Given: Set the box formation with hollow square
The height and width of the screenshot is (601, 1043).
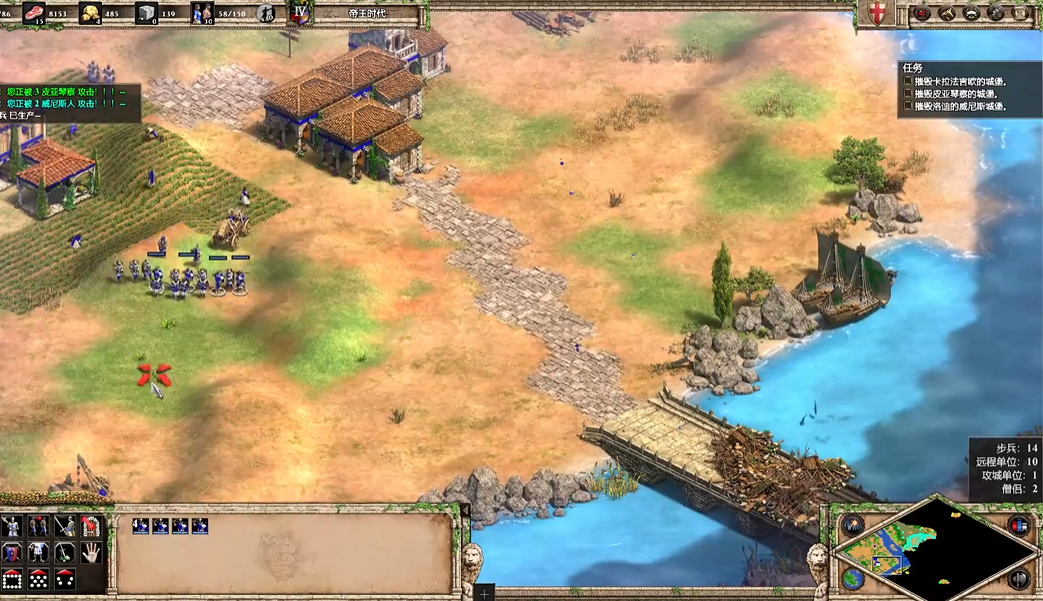Looking at the screenshot, I should point(12,578).
